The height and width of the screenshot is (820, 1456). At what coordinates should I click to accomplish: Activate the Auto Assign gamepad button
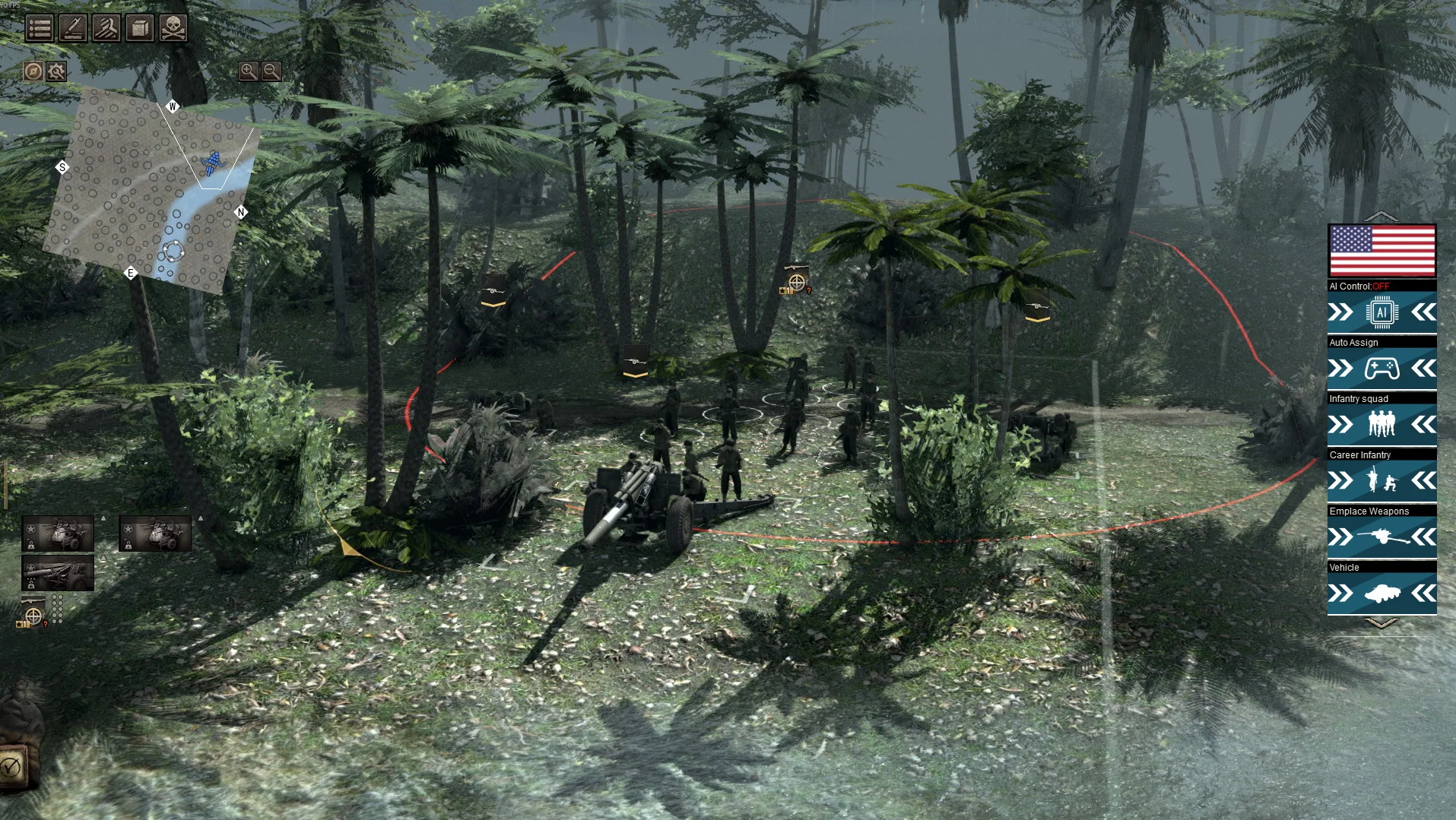tap(1381, 369)
